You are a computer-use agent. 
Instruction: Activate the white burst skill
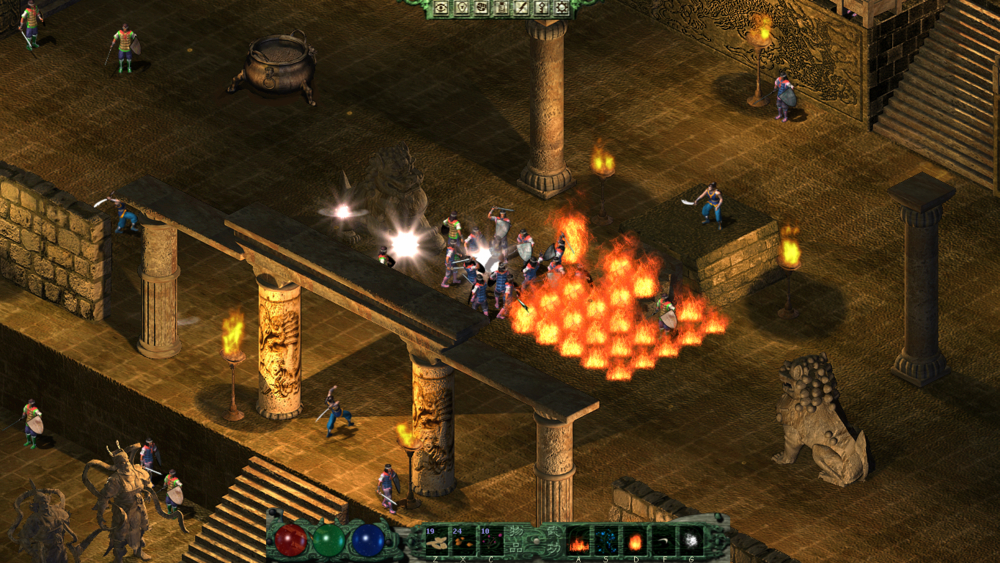691,541
